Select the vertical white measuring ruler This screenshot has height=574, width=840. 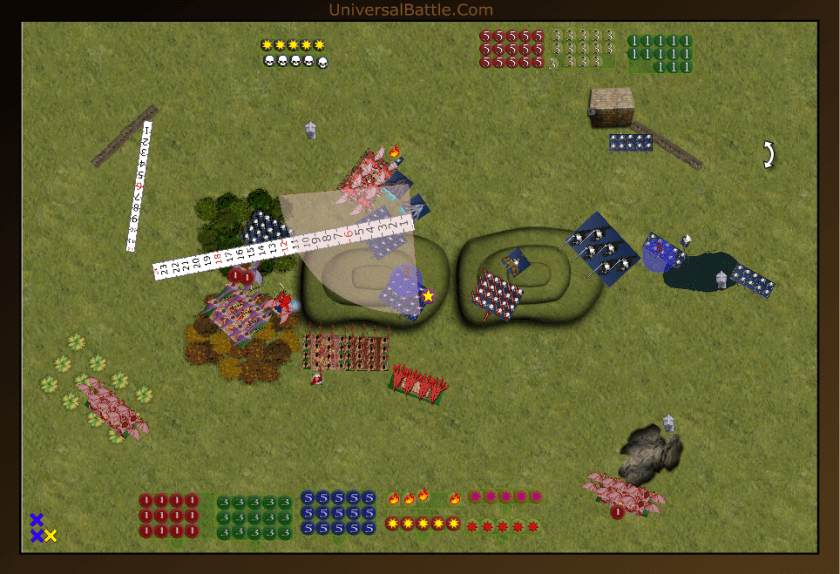point(140,185)
